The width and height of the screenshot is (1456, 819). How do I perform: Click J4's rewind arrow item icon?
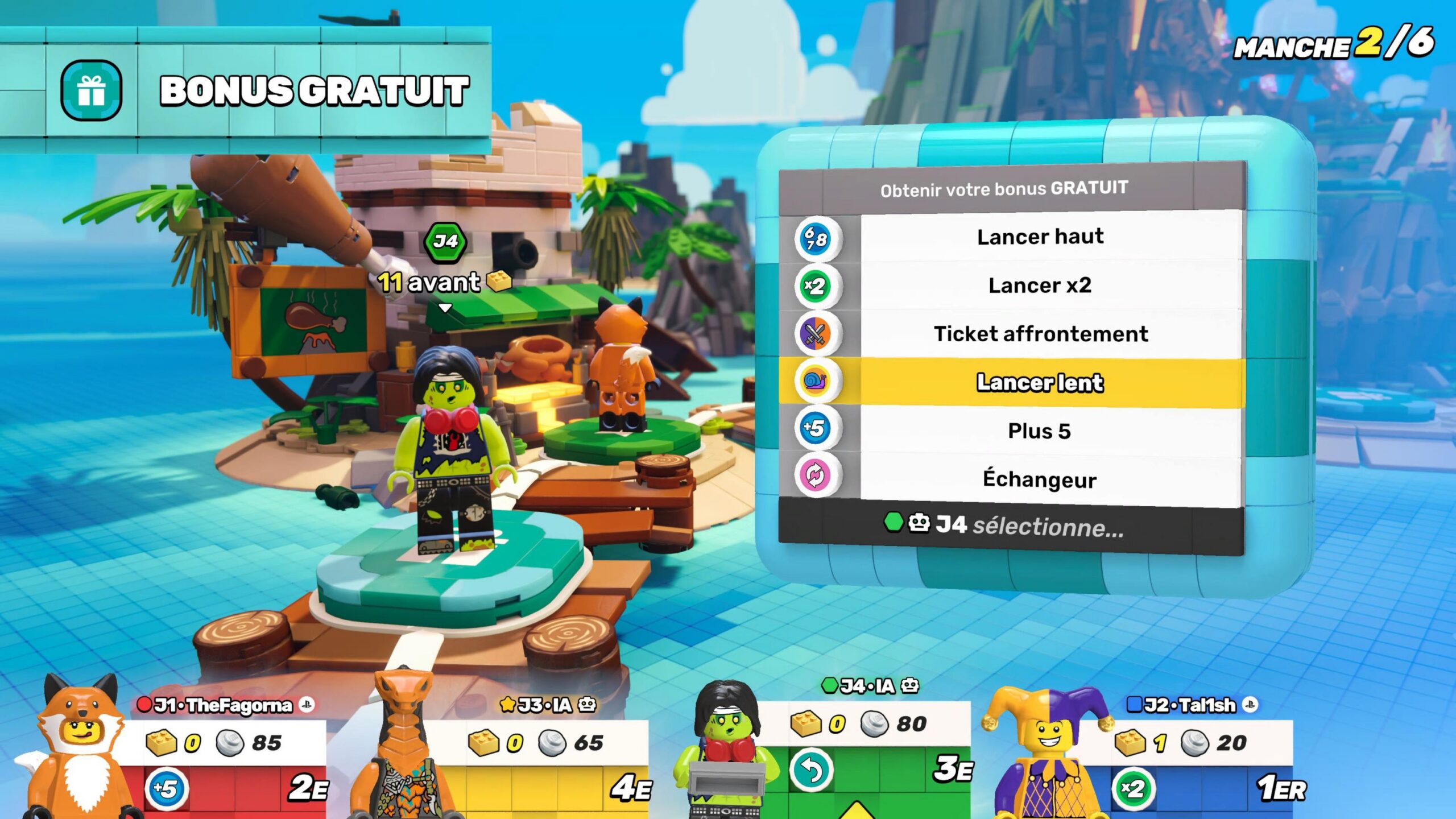(x=811, y=771)
